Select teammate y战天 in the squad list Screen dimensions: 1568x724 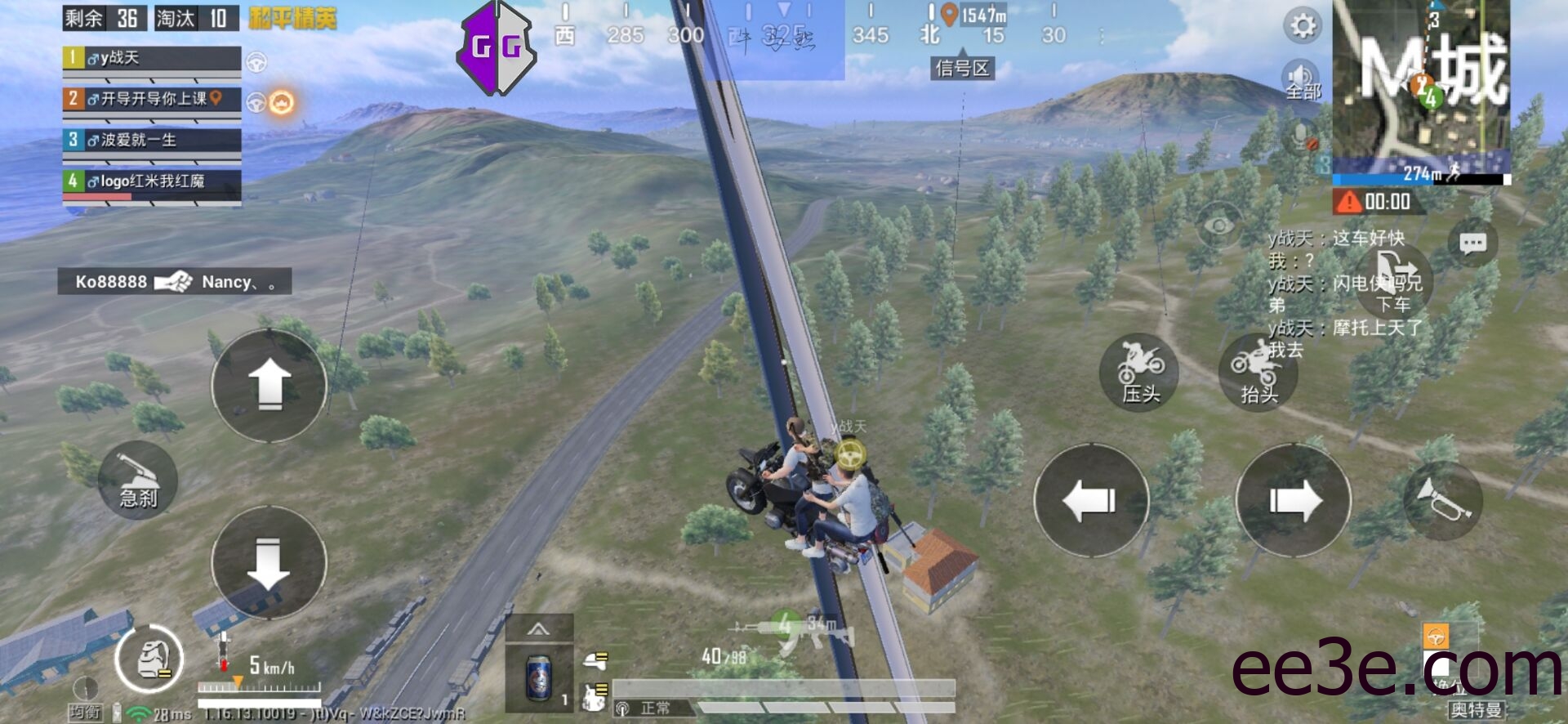pos(152,58)
